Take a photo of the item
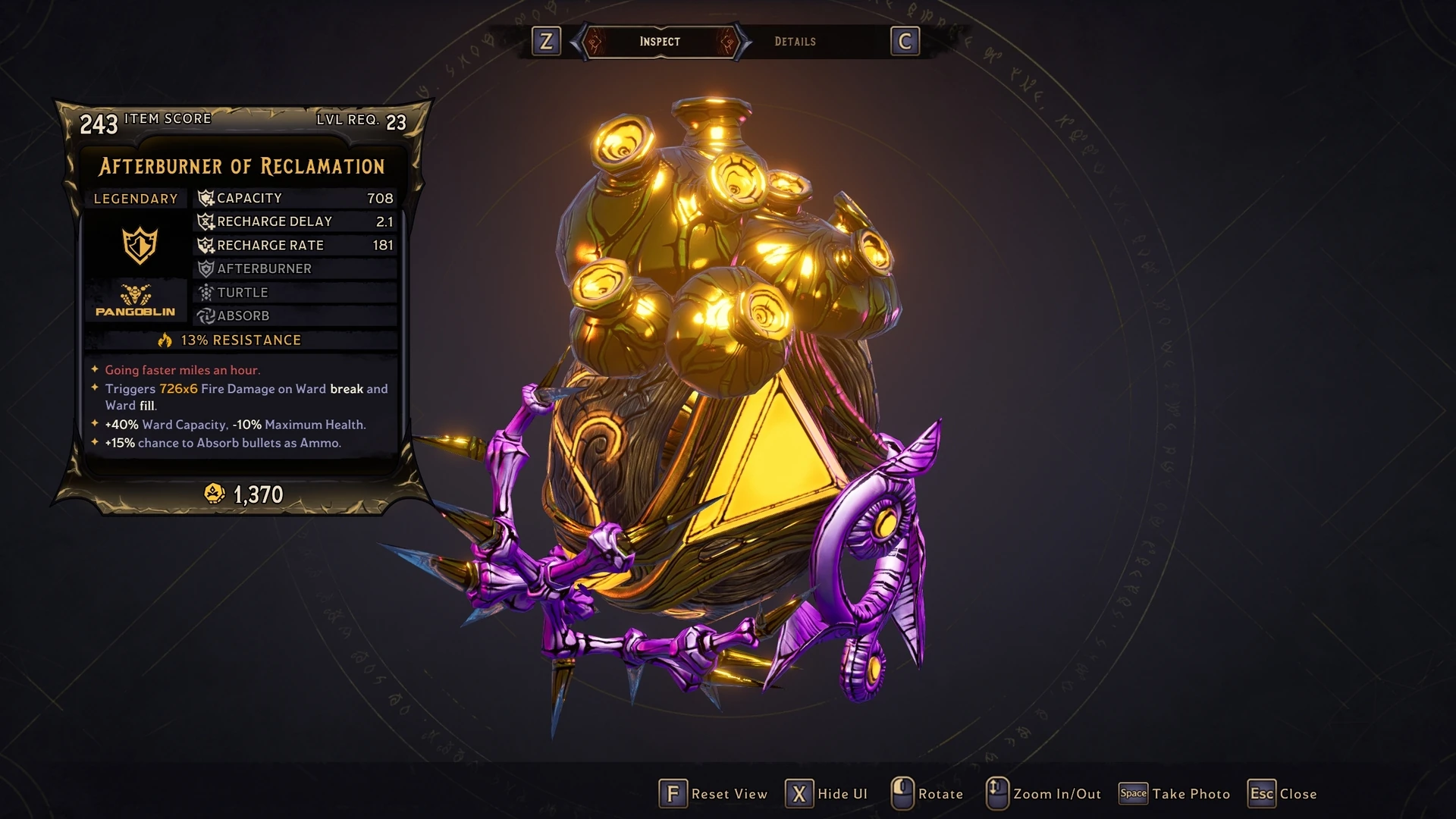Viewport: 1456px width, 819px height. [1175, 794]
